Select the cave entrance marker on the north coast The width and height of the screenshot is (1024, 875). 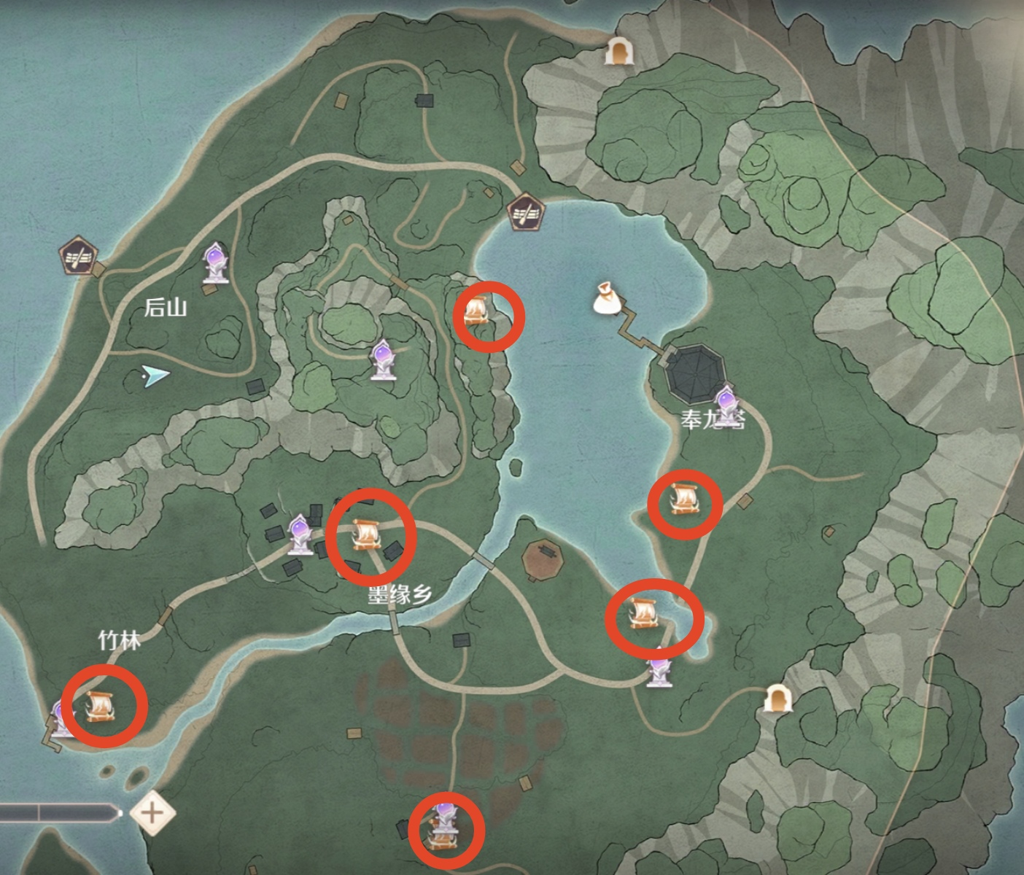(619, 51)
